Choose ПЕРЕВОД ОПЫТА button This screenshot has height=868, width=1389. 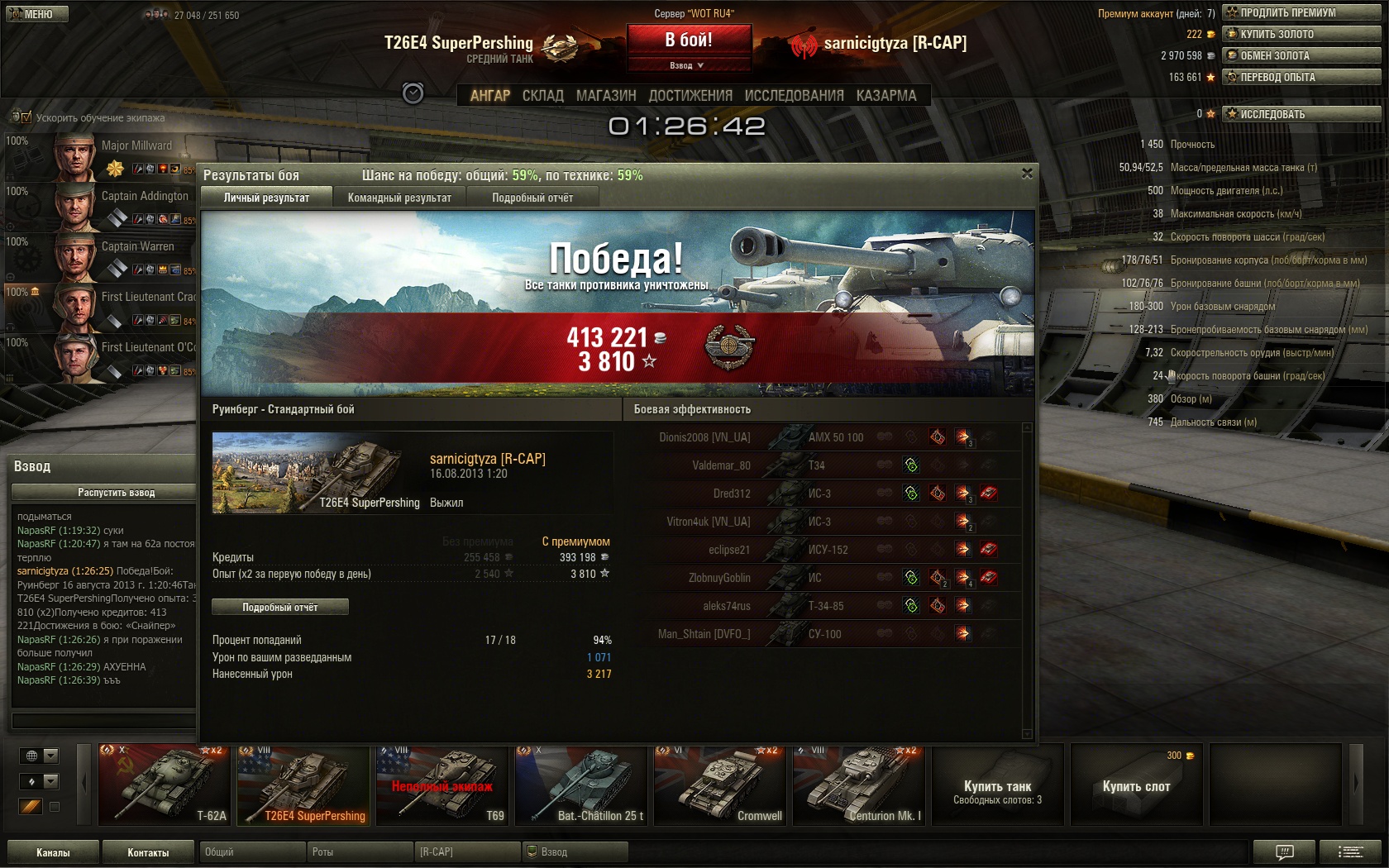[1301, 77]
